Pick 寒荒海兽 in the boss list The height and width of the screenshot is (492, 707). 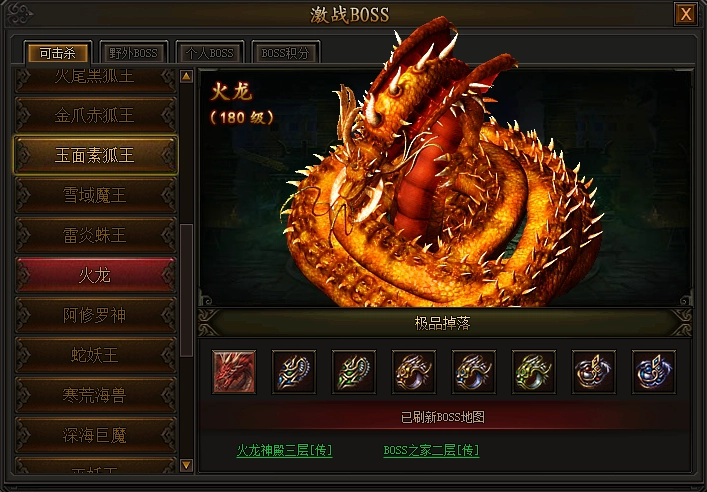tap(95, 395)
